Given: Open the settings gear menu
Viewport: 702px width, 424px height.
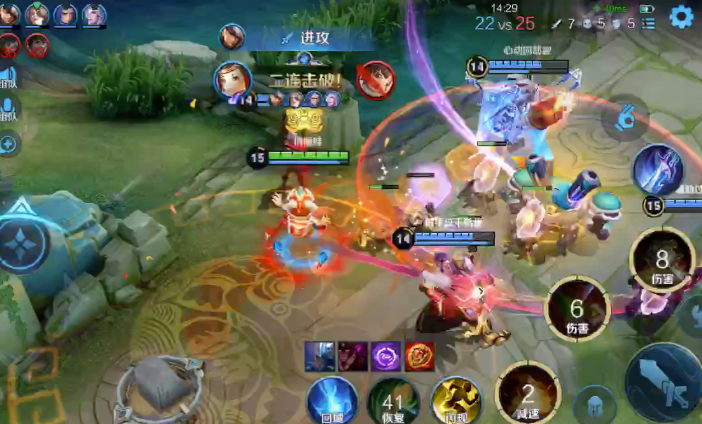Looking at the screenshot, I should tap(682, 16).
